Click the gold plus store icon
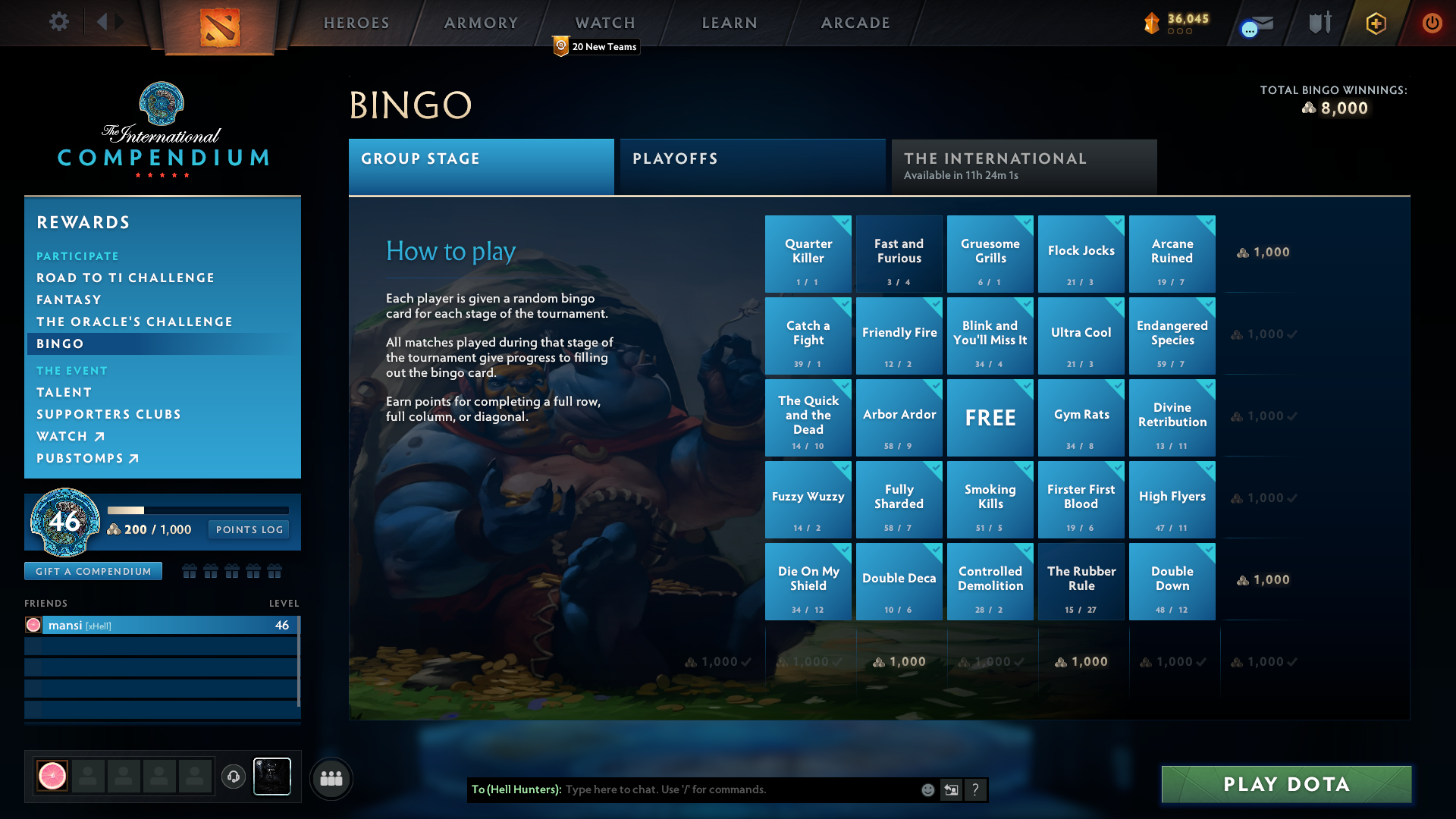The image size is (1456, 819). pos(1375,23)
